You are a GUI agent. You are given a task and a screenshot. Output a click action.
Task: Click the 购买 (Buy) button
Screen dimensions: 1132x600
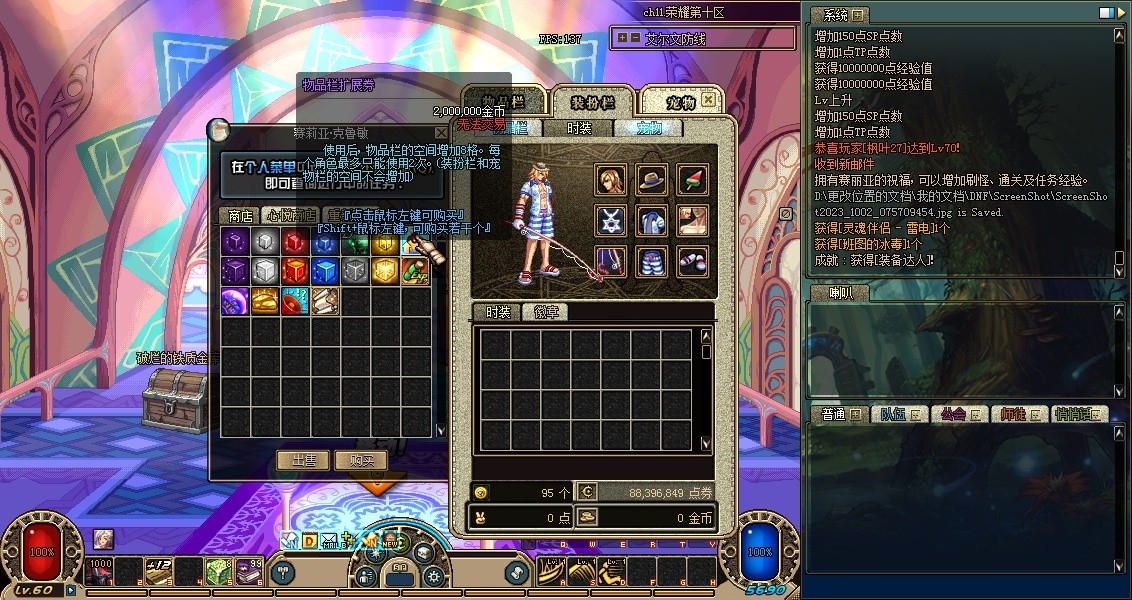[x=361, y=460]
